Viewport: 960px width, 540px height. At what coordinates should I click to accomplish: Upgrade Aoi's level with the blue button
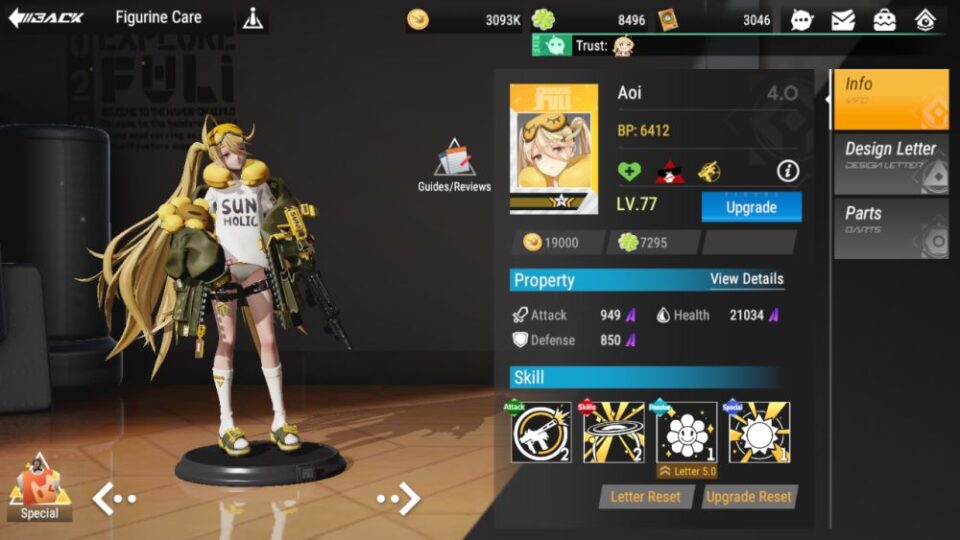pyautogui.click(x=751, y=207)
